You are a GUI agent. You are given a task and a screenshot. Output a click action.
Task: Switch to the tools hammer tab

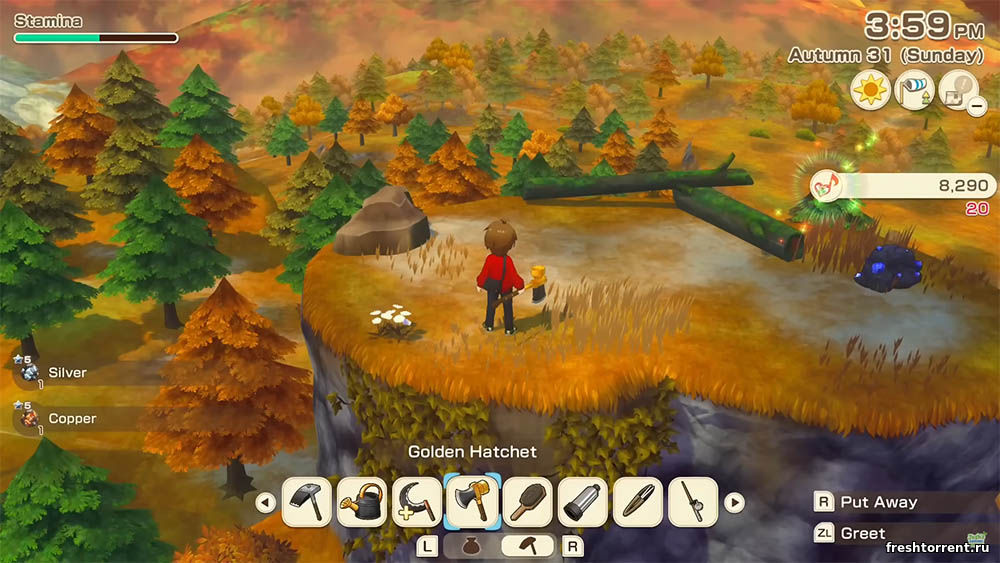(527, 546)
